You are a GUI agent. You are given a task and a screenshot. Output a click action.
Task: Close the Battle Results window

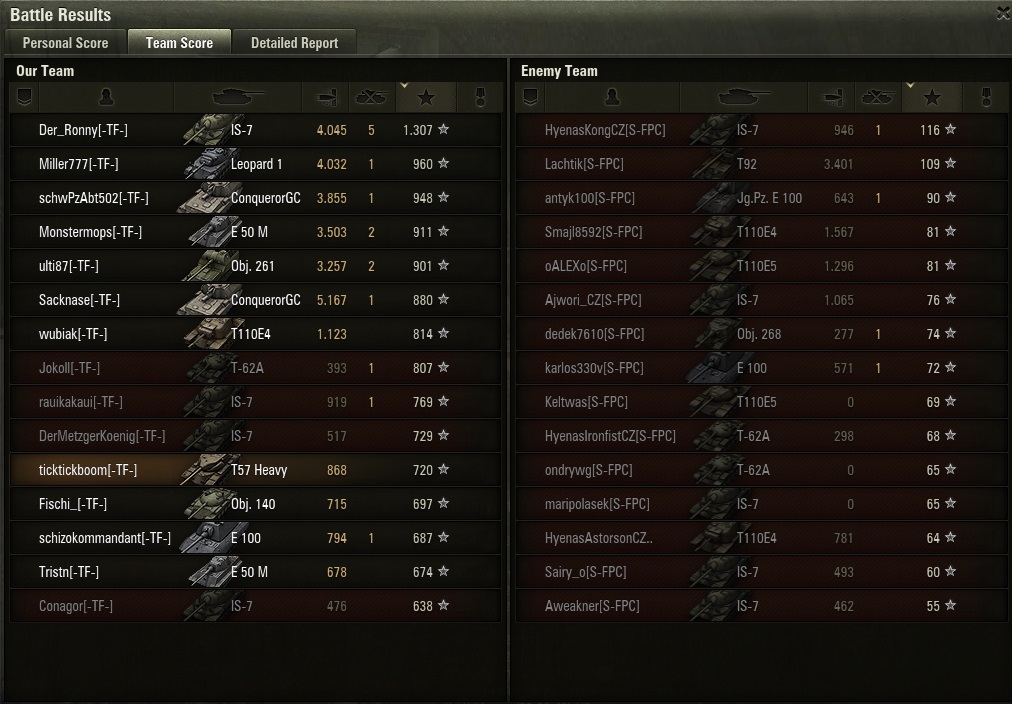[1003, 13]
